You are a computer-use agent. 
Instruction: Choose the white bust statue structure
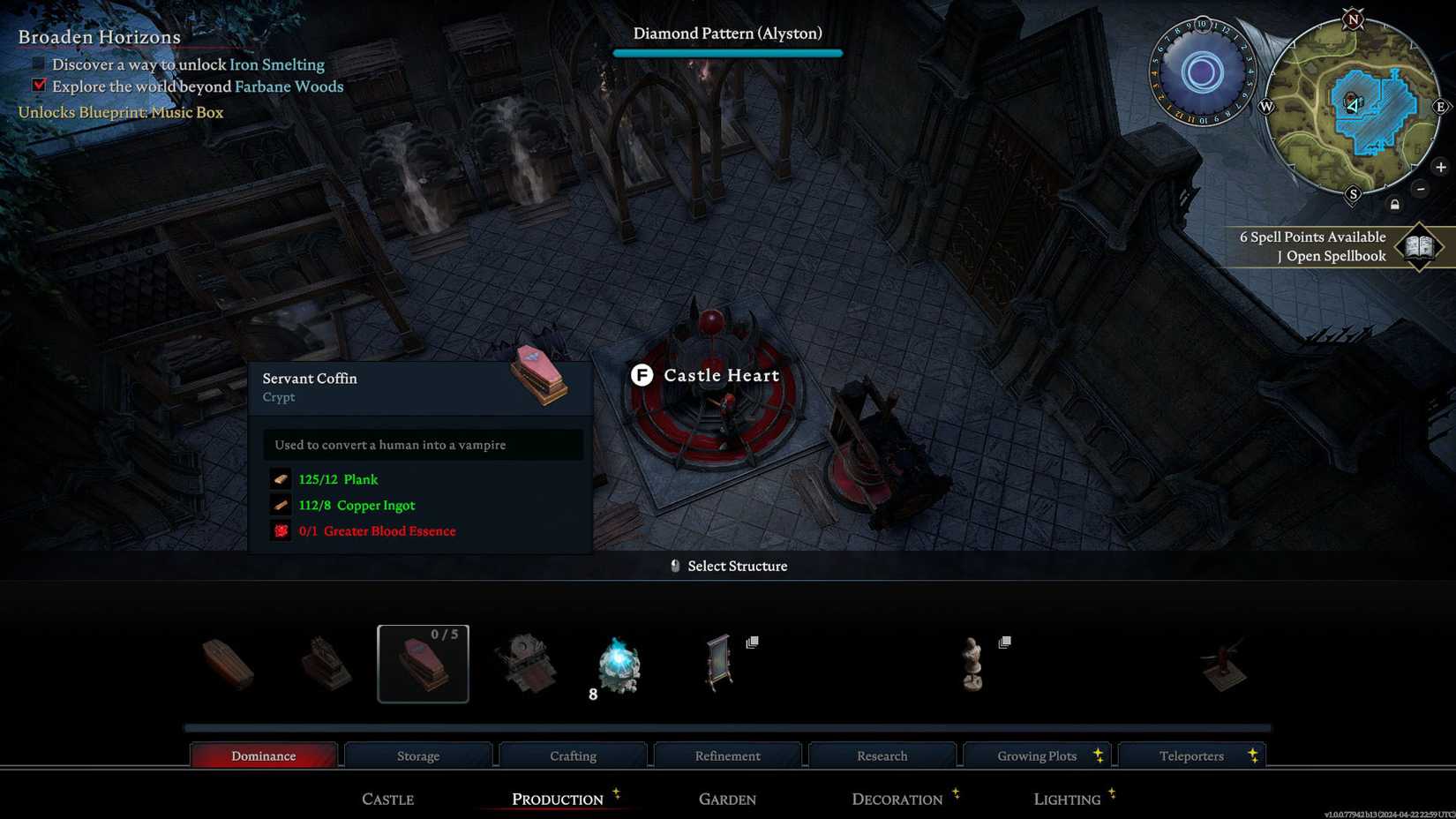[x=972, y=664]
